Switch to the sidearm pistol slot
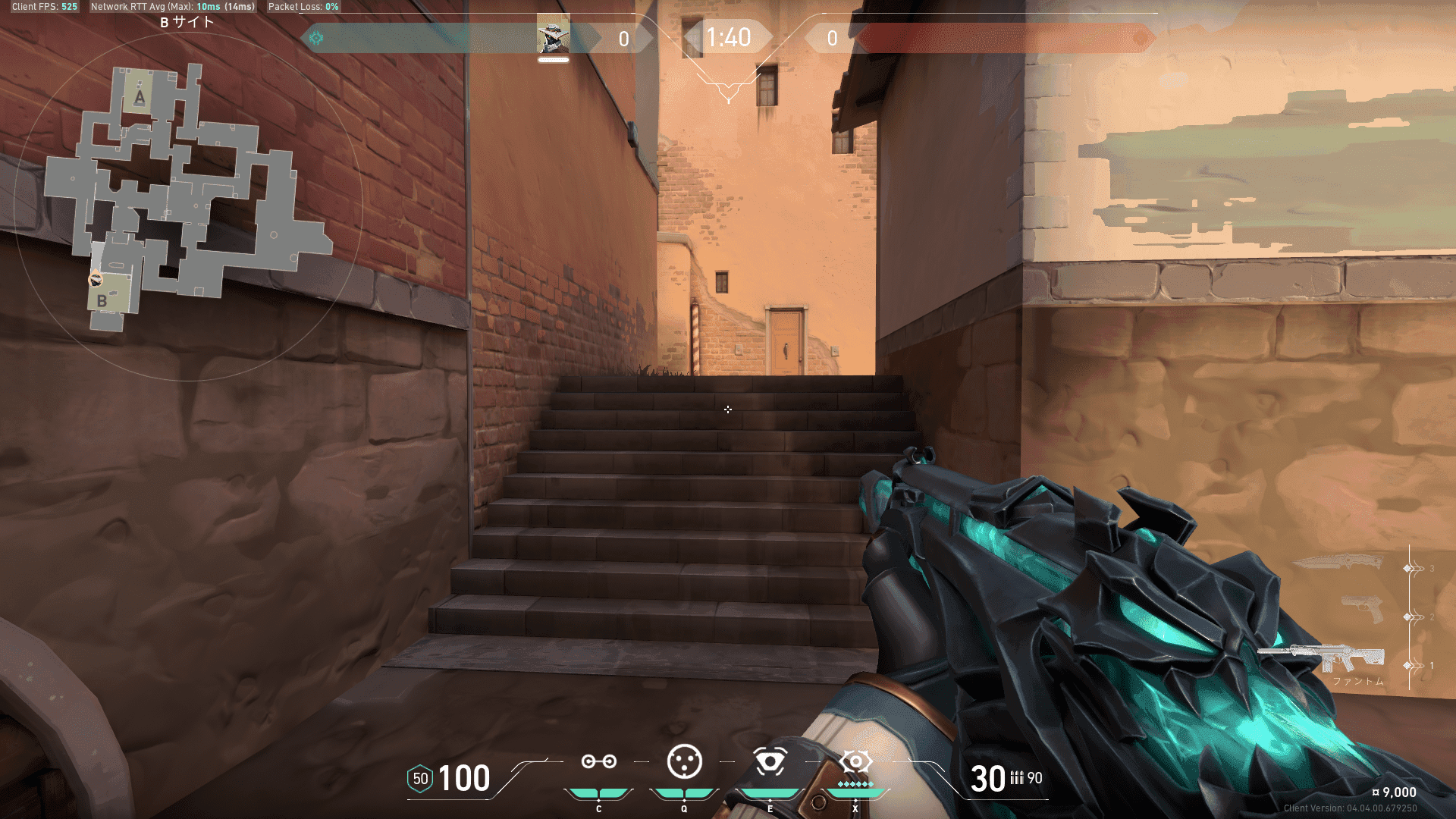1456x819 pixels. click(x=1363, y=609)
